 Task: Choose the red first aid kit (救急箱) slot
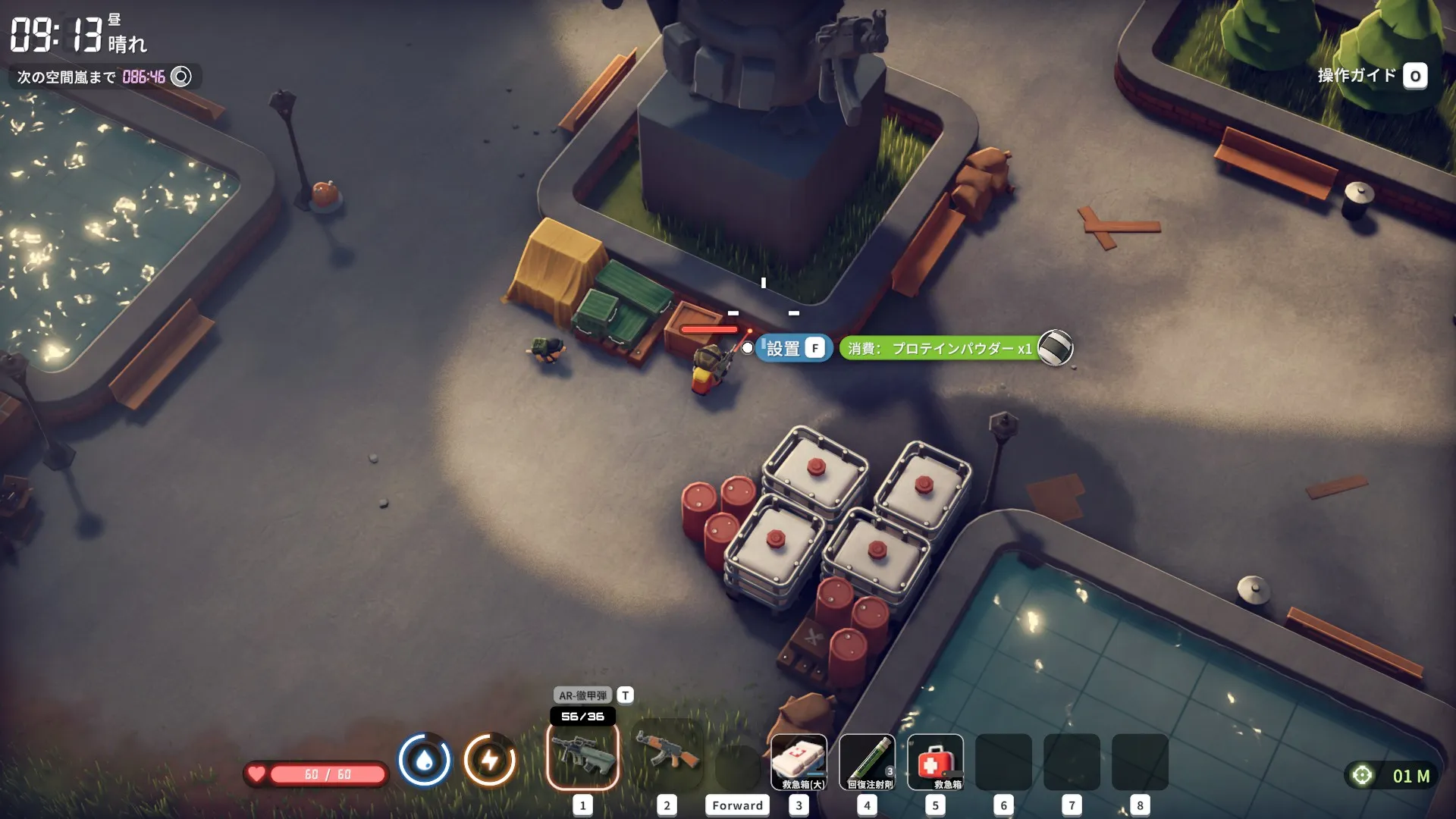pyautogui.click(x=935, y=761)
